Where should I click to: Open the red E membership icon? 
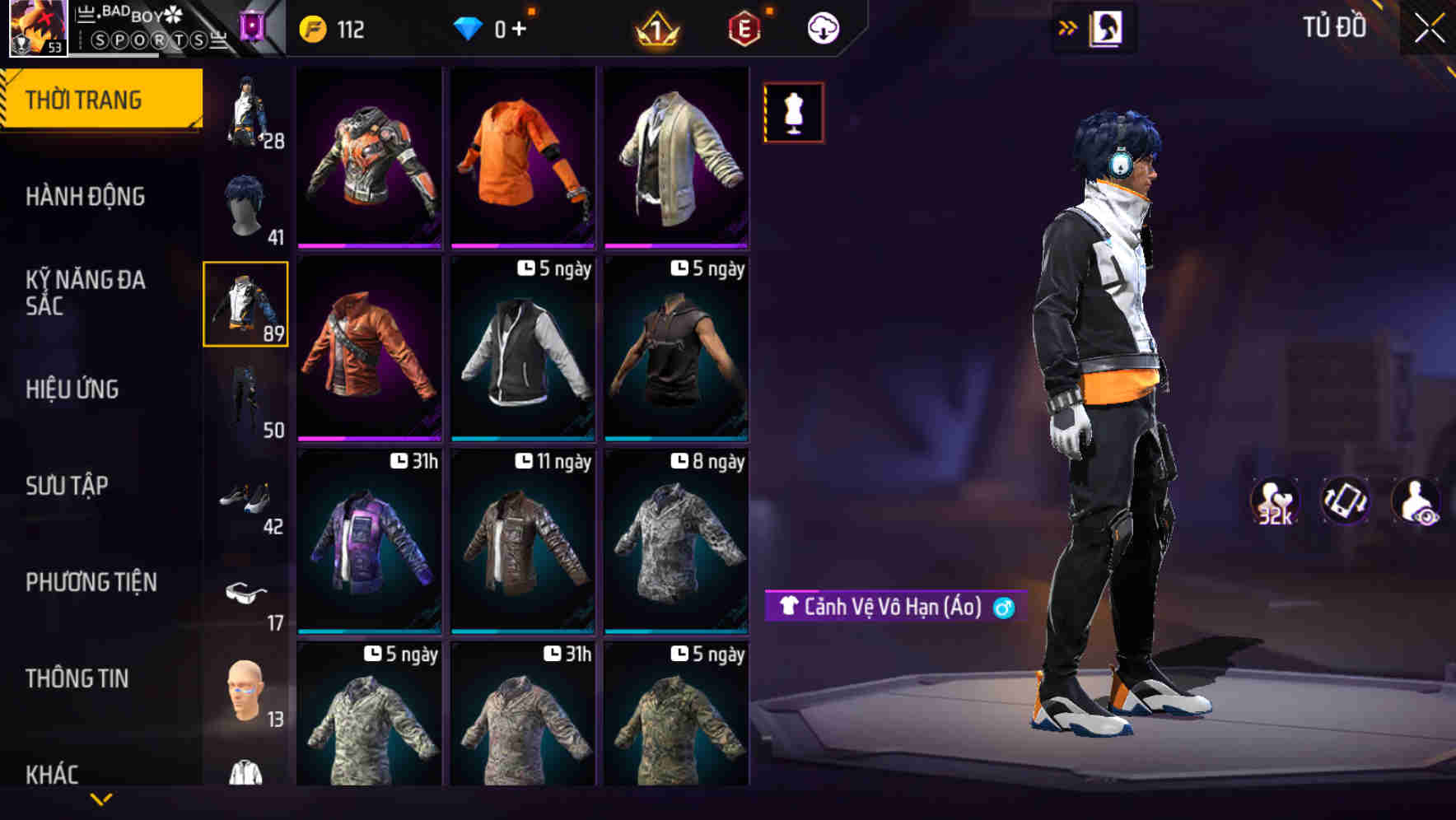745,28
